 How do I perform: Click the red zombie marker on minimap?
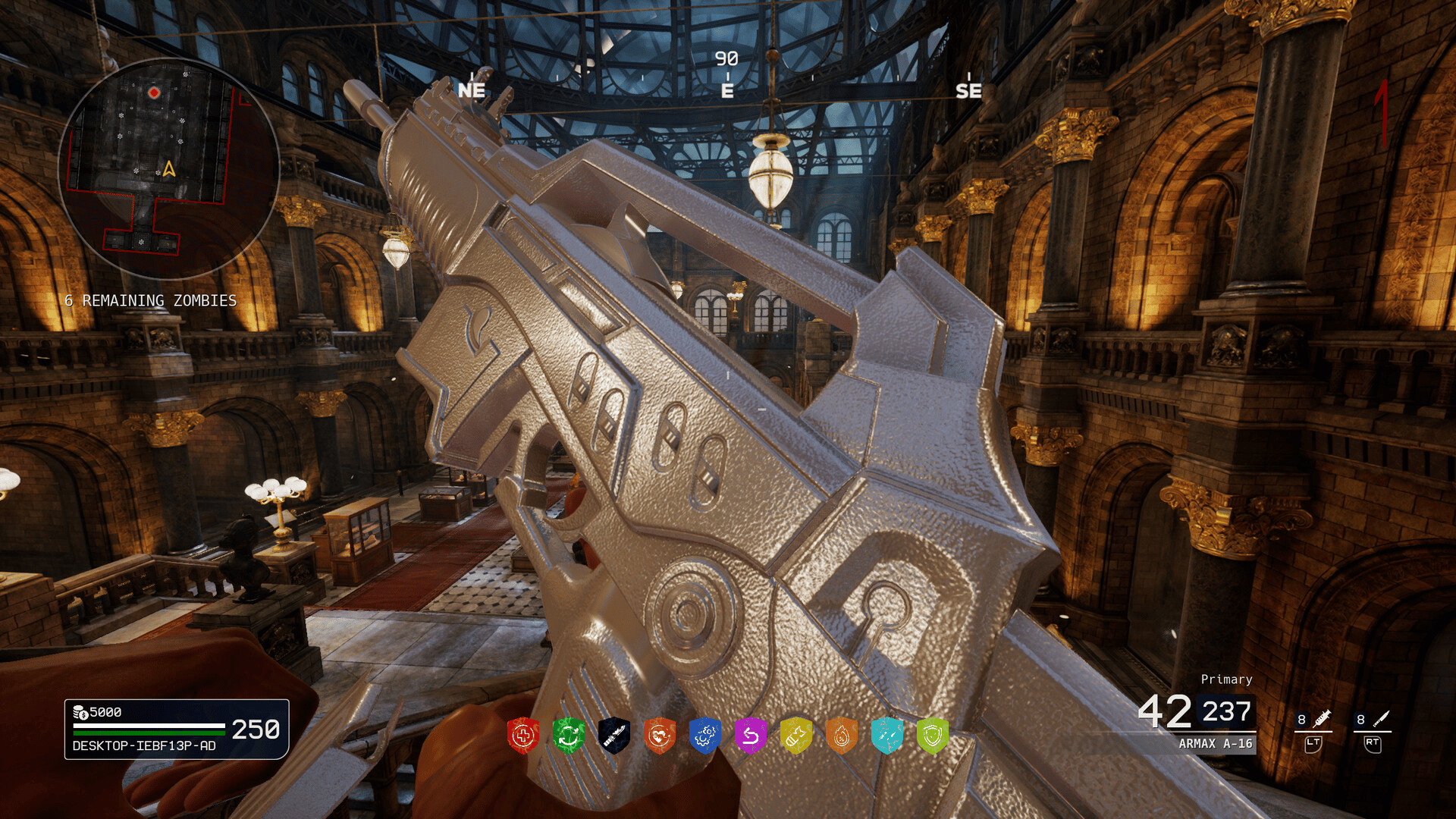[x=154, y=93]
